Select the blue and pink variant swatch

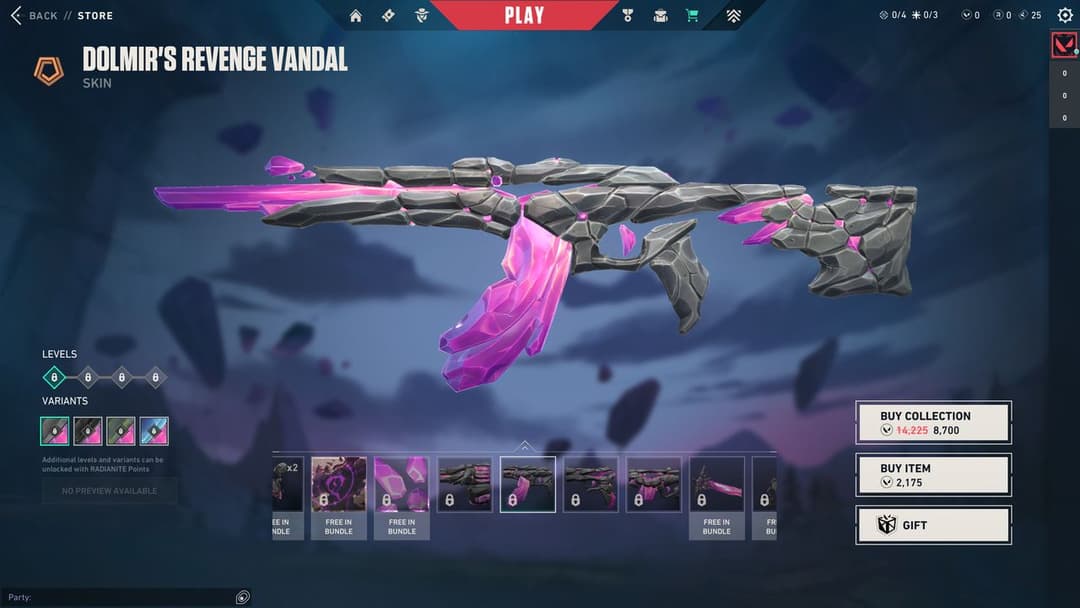[x=154, y=431]
